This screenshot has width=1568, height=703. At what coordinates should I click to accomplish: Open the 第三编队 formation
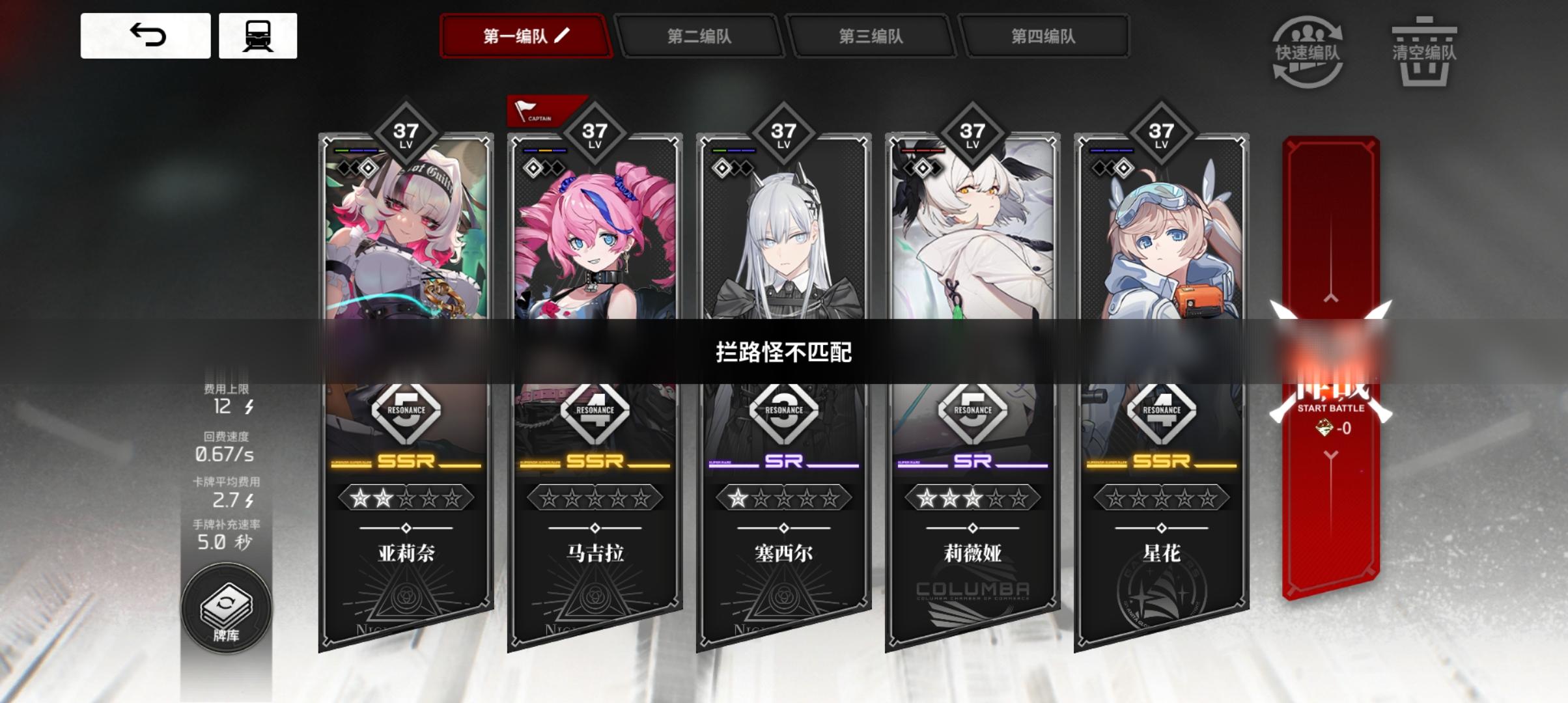[x=871, y=37]
